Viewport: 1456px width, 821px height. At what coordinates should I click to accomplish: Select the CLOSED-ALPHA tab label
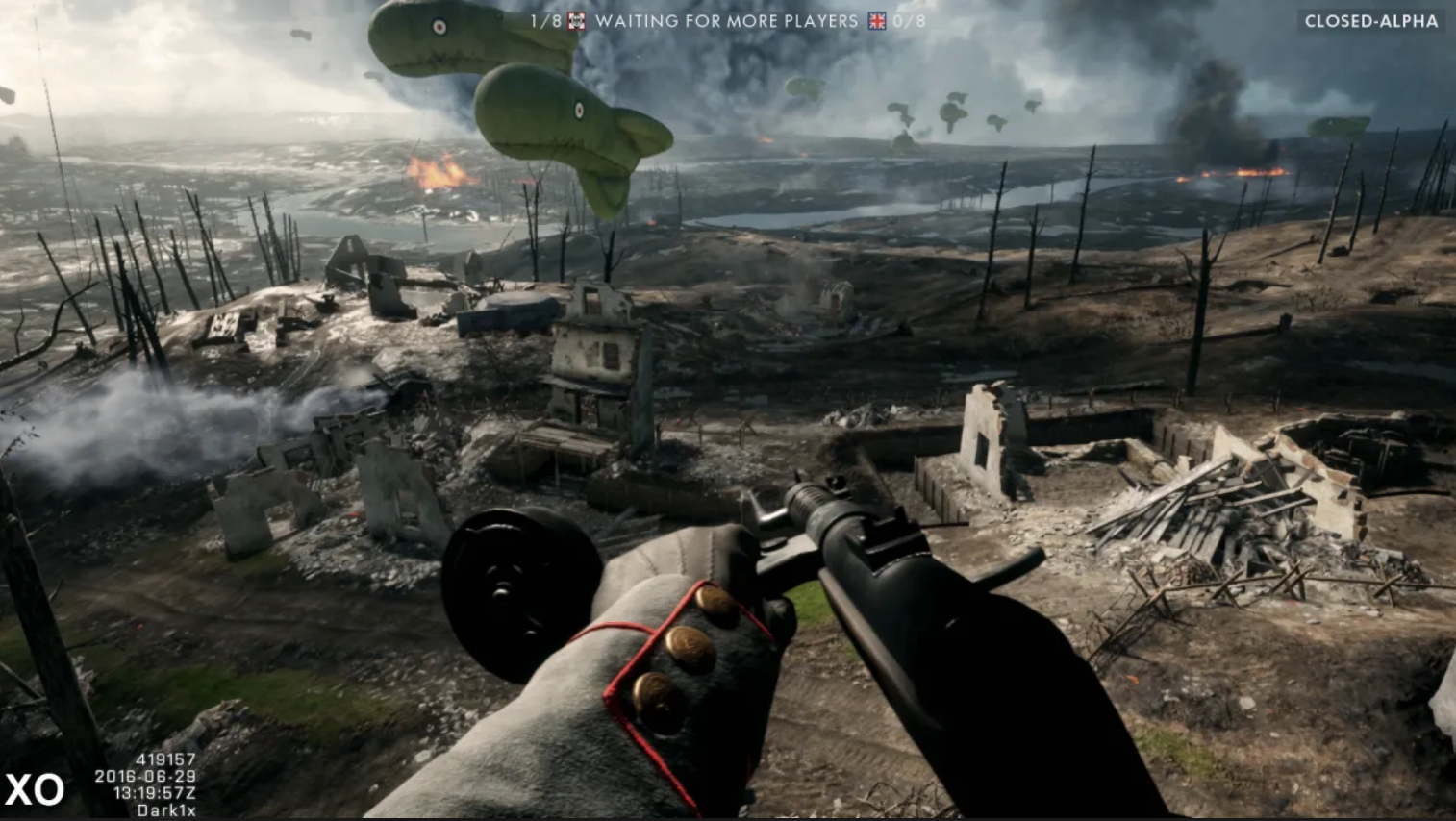1373,19
